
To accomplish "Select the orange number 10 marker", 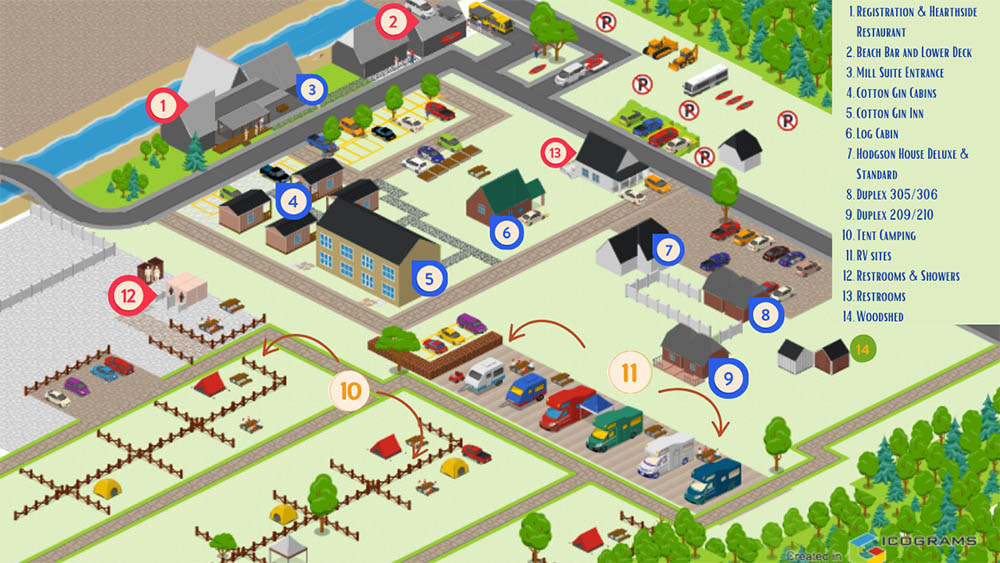I will point(350,390).
